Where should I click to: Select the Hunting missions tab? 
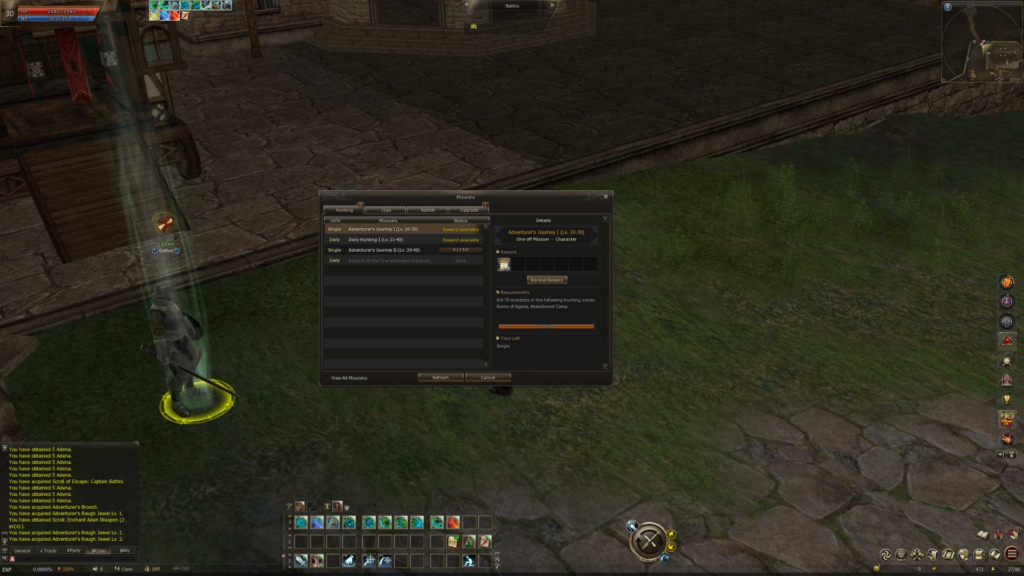coord(344,210)
